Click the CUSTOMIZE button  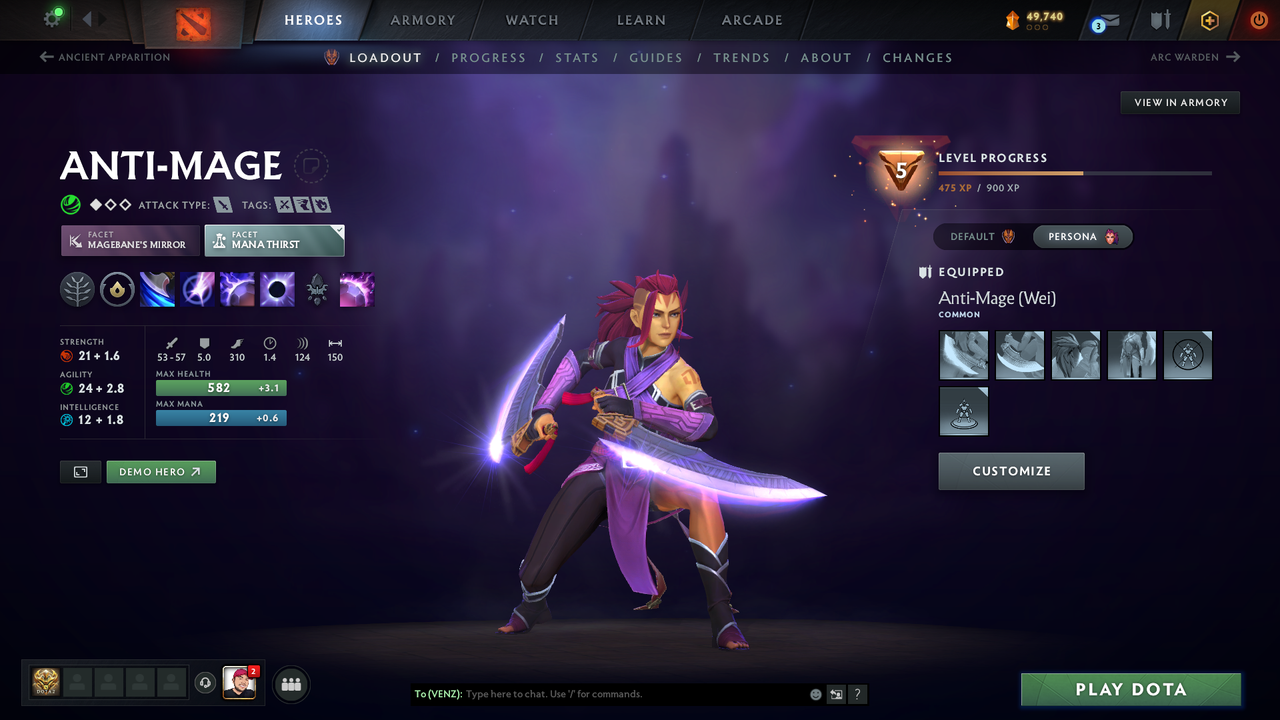point(1011,471)
